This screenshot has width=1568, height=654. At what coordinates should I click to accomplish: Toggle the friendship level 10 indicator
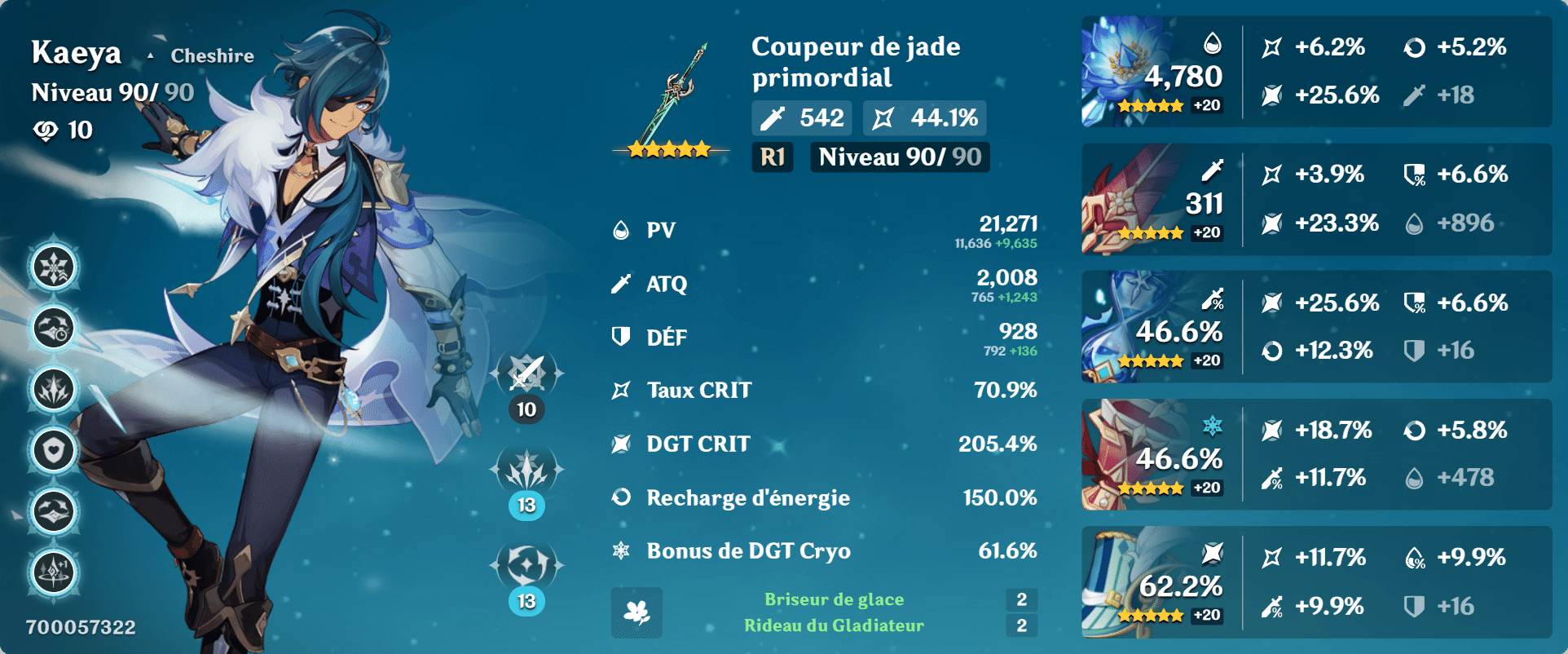tap(63, 129)
